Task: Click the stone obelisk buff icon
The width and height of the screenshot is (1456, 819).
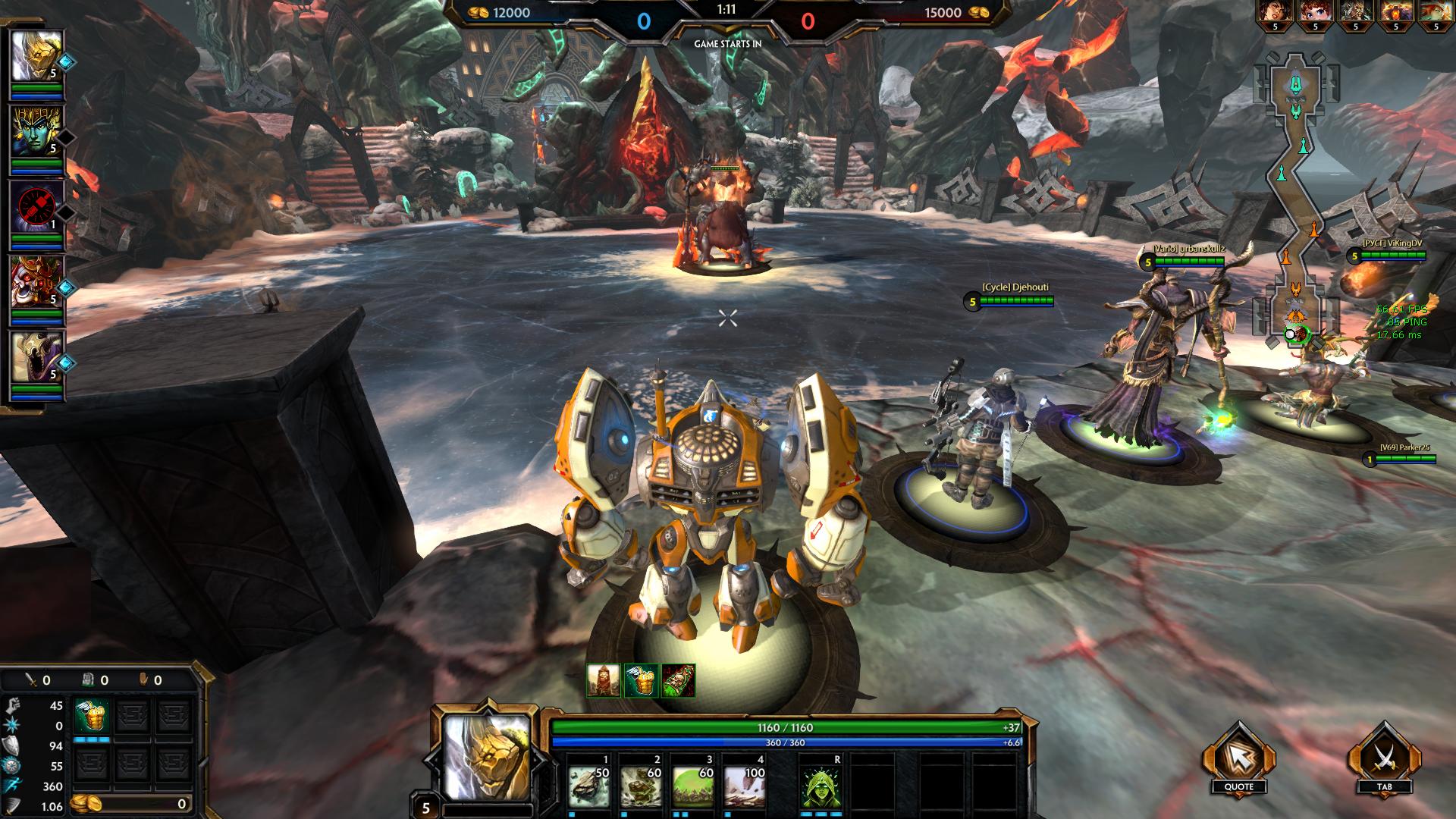Action: pyautogui.click(x=604, y=680)
